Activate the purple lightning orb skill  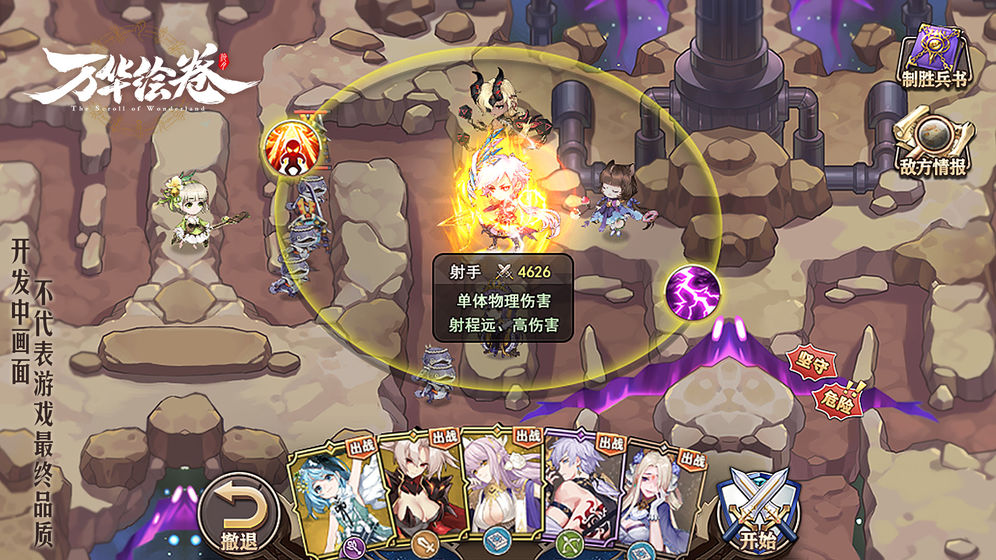pos(693,293)
